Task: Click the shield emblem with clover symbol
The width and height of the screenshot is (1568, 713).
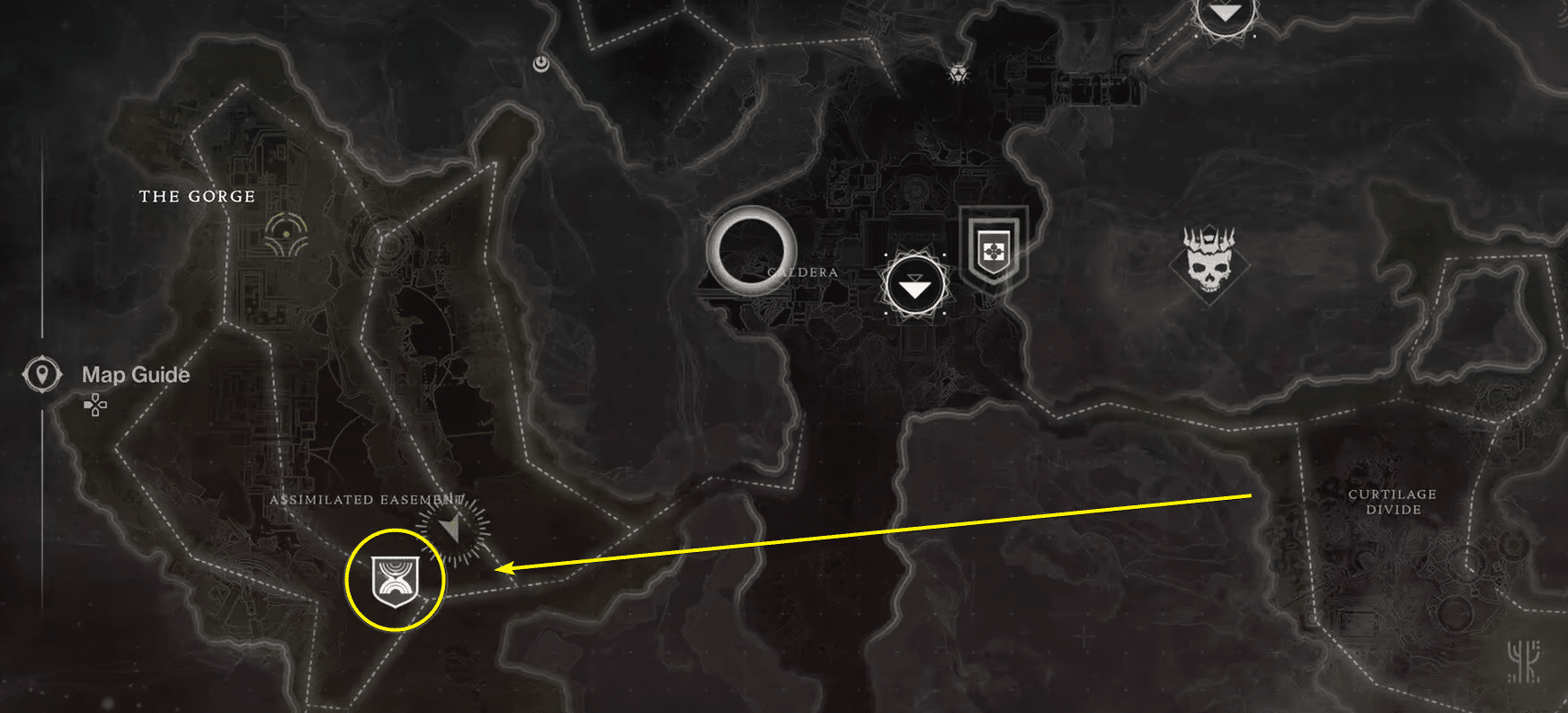Action: coord(992,245)
